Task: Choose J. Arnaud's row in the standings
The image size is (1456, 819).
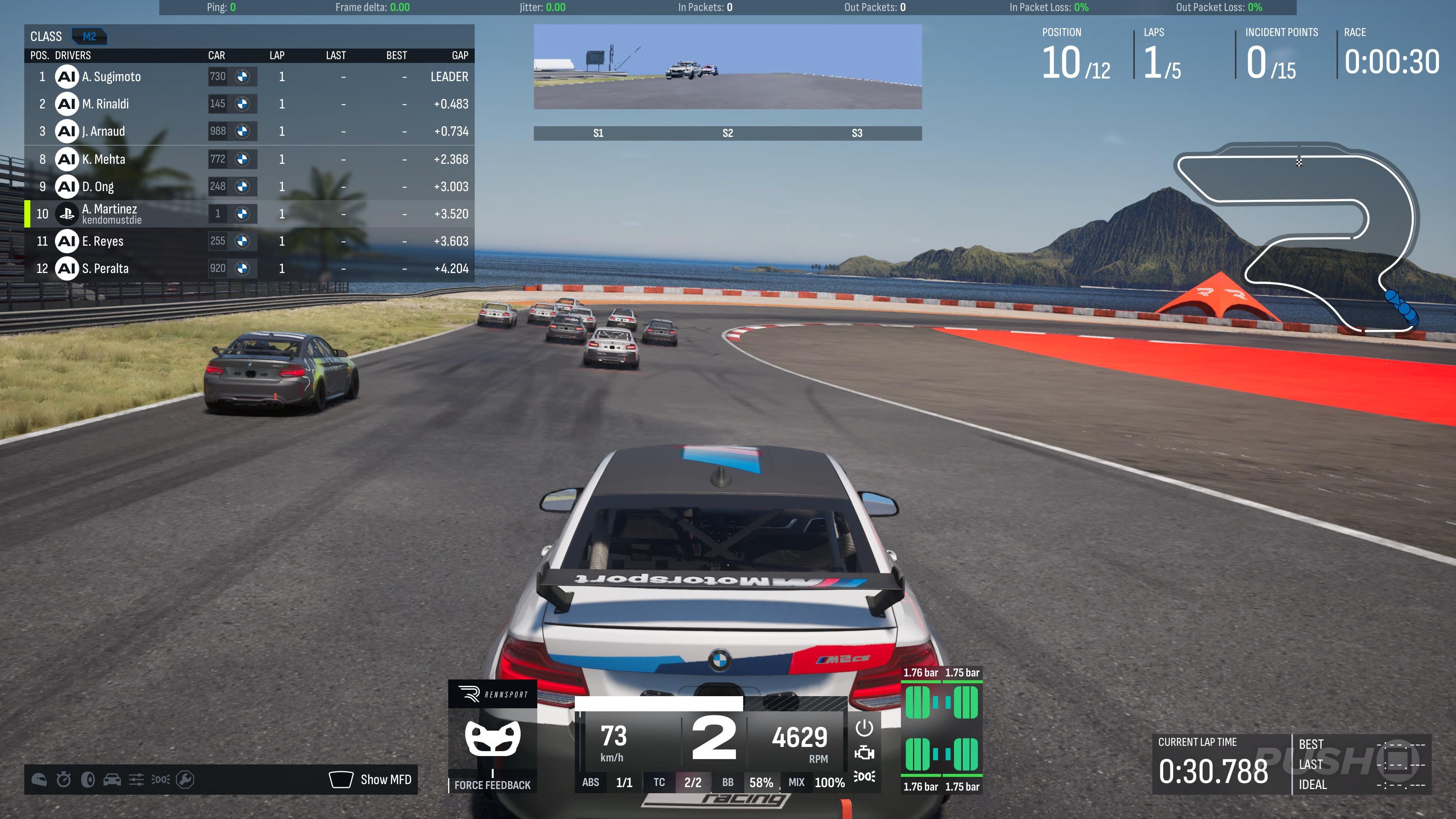Action: click(x=249, y=131)
